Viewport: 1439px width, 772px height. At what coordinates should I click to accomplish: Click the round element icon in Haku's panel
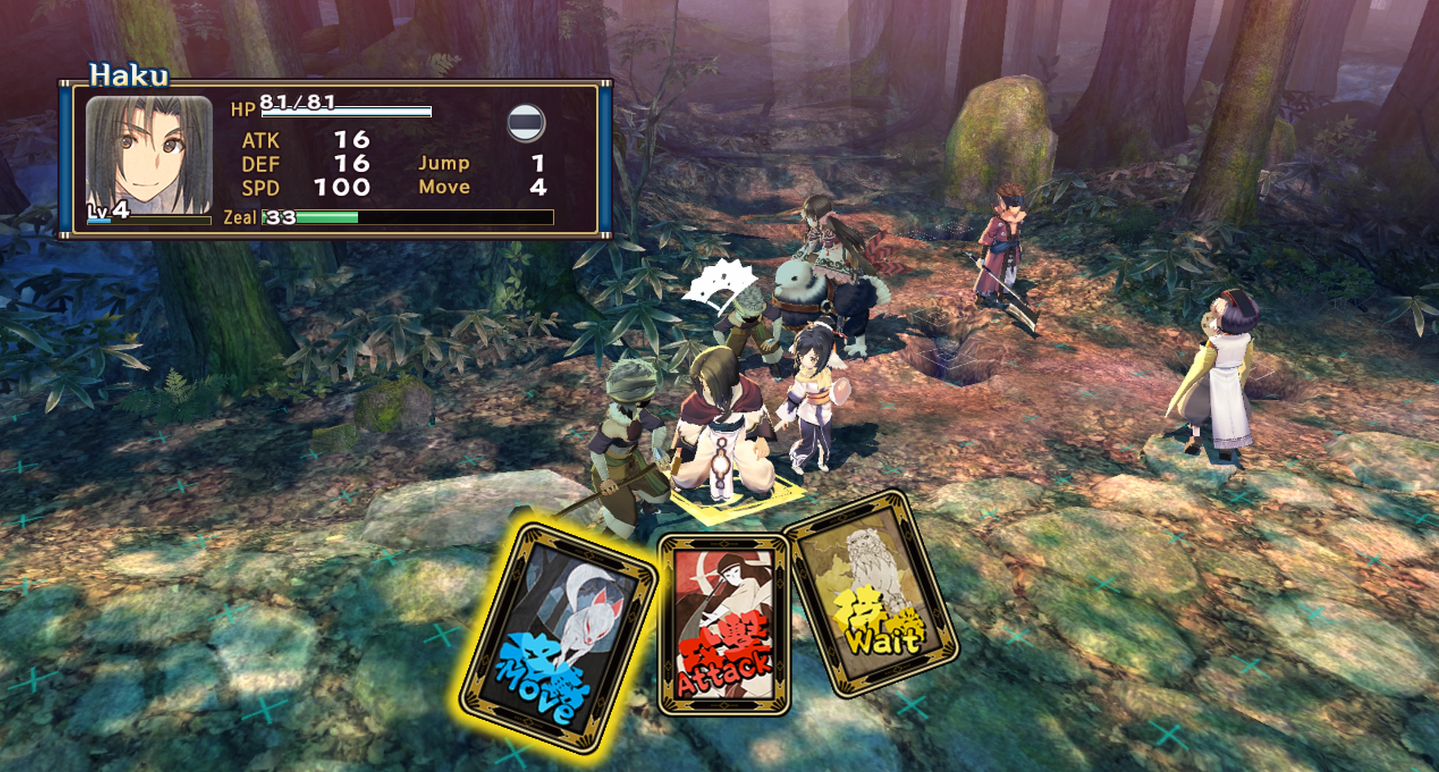coord(526,123)
